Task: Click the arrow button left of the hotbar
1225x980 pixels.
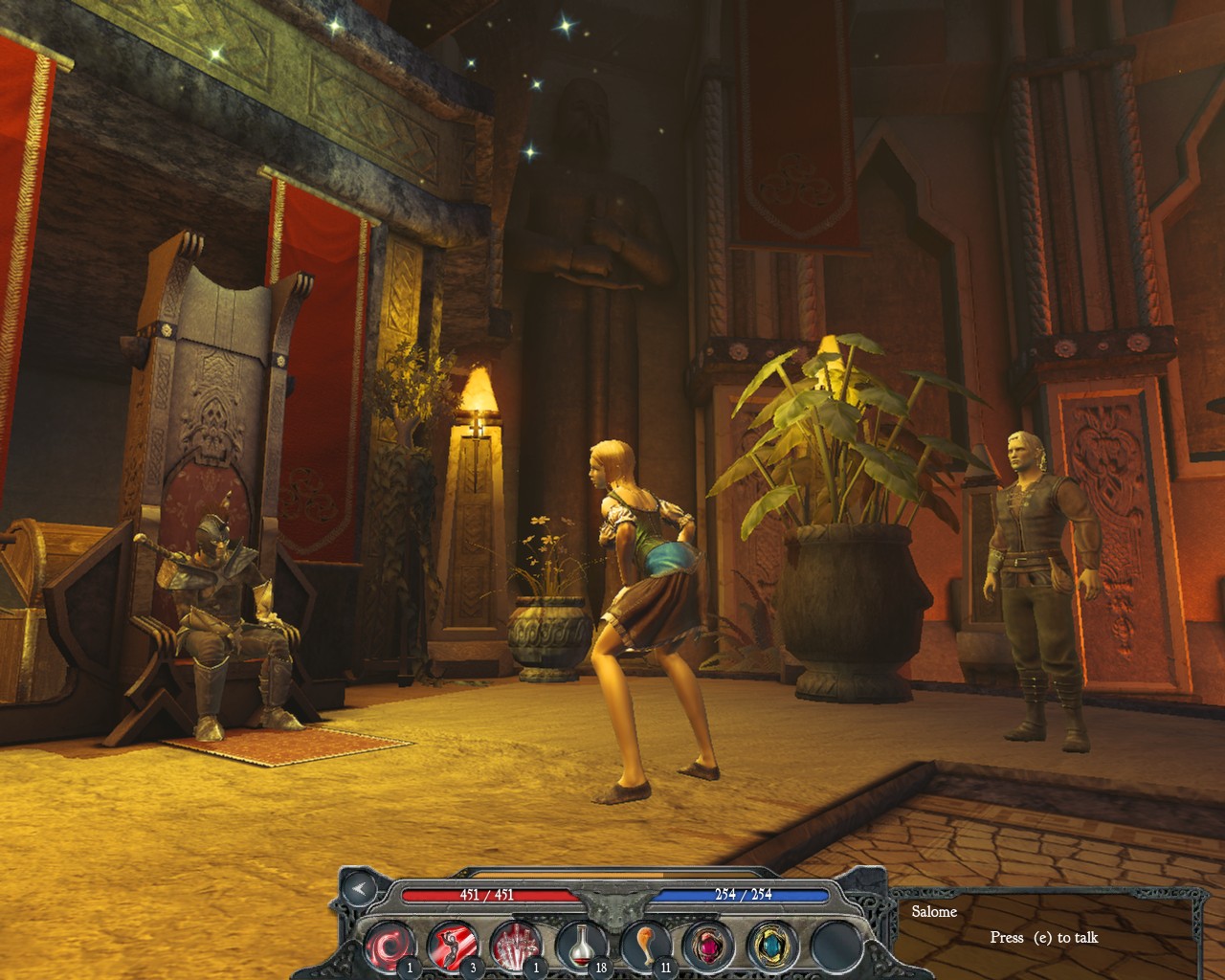Action: click(x=360, y=889)
